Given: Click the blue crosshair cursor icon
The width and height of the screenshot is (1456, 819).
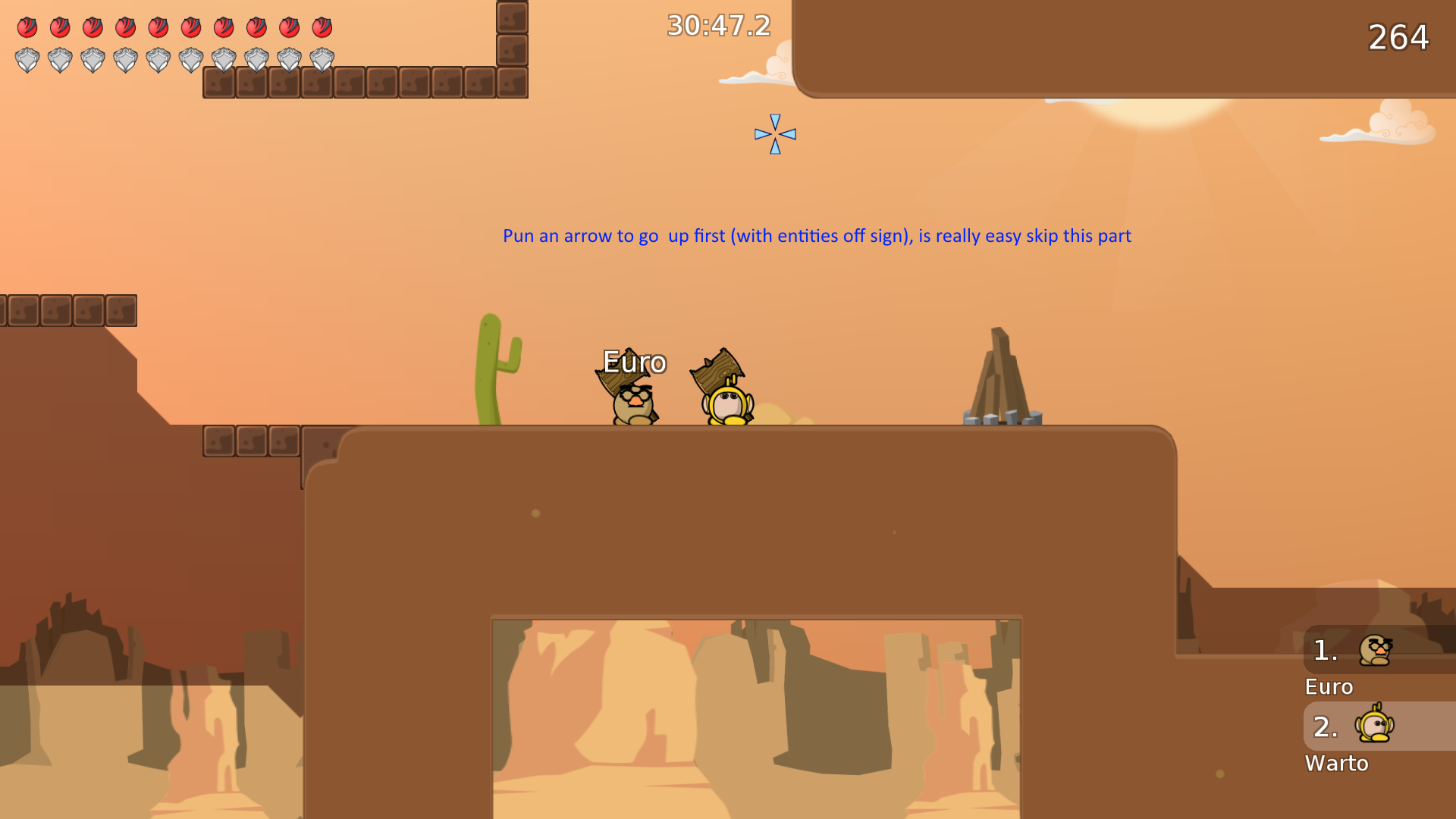Looking at the screenshot, I should coord(775,133).
